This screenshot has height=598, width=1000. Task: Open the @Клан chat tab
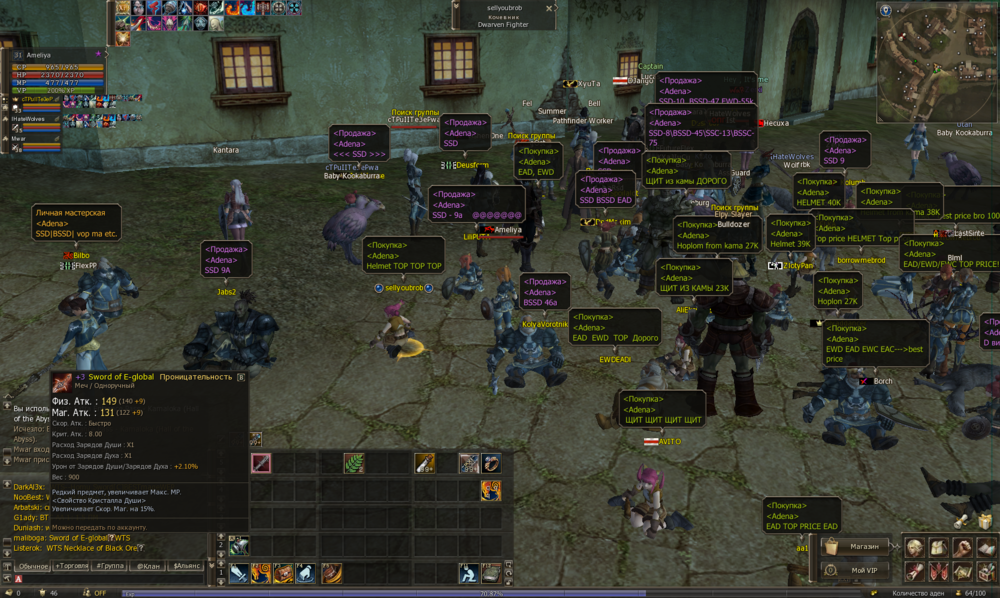(x=148, y=566)
